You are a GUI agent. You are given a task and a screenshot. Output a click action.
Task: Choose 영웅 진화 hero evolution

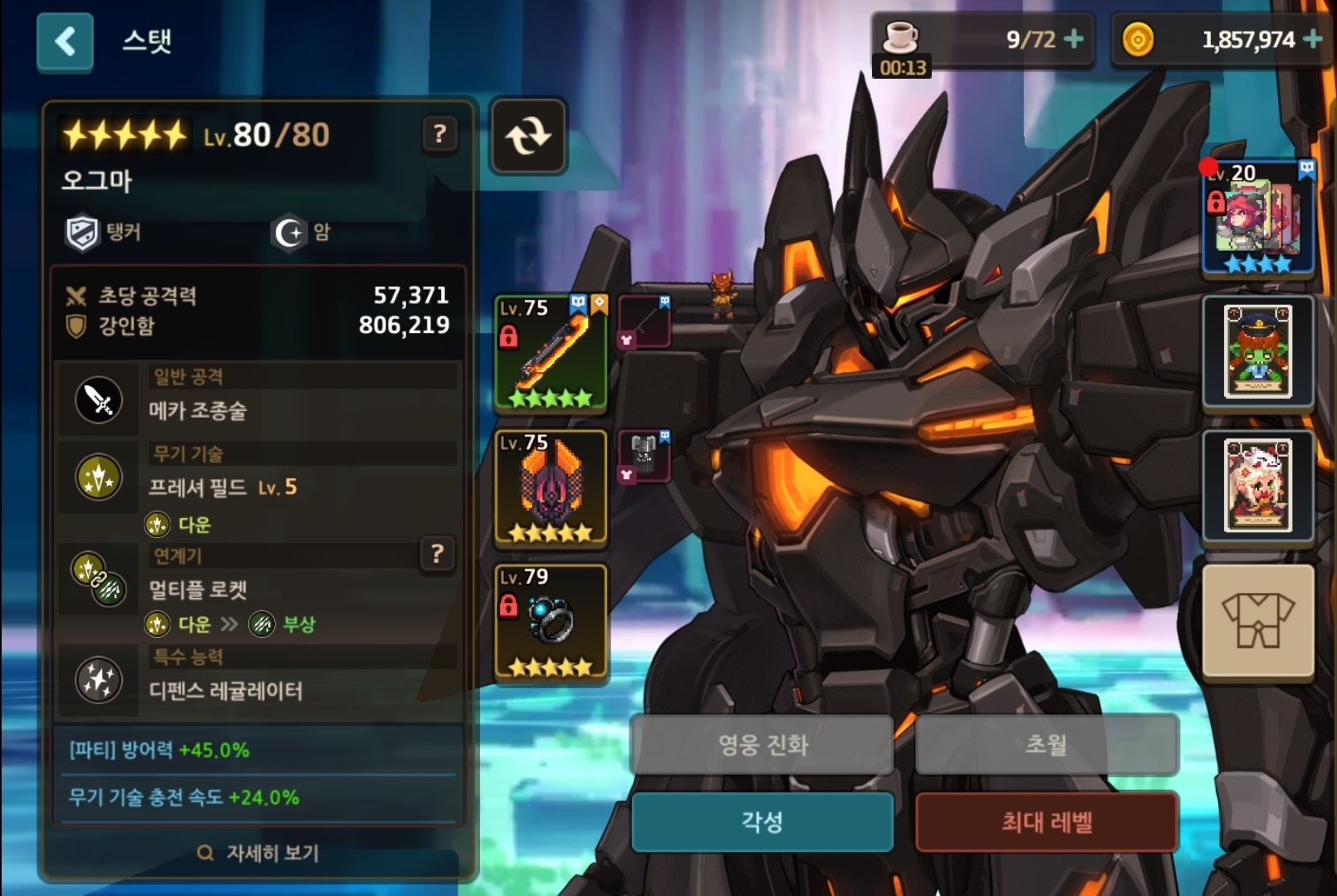pos(762,744)
